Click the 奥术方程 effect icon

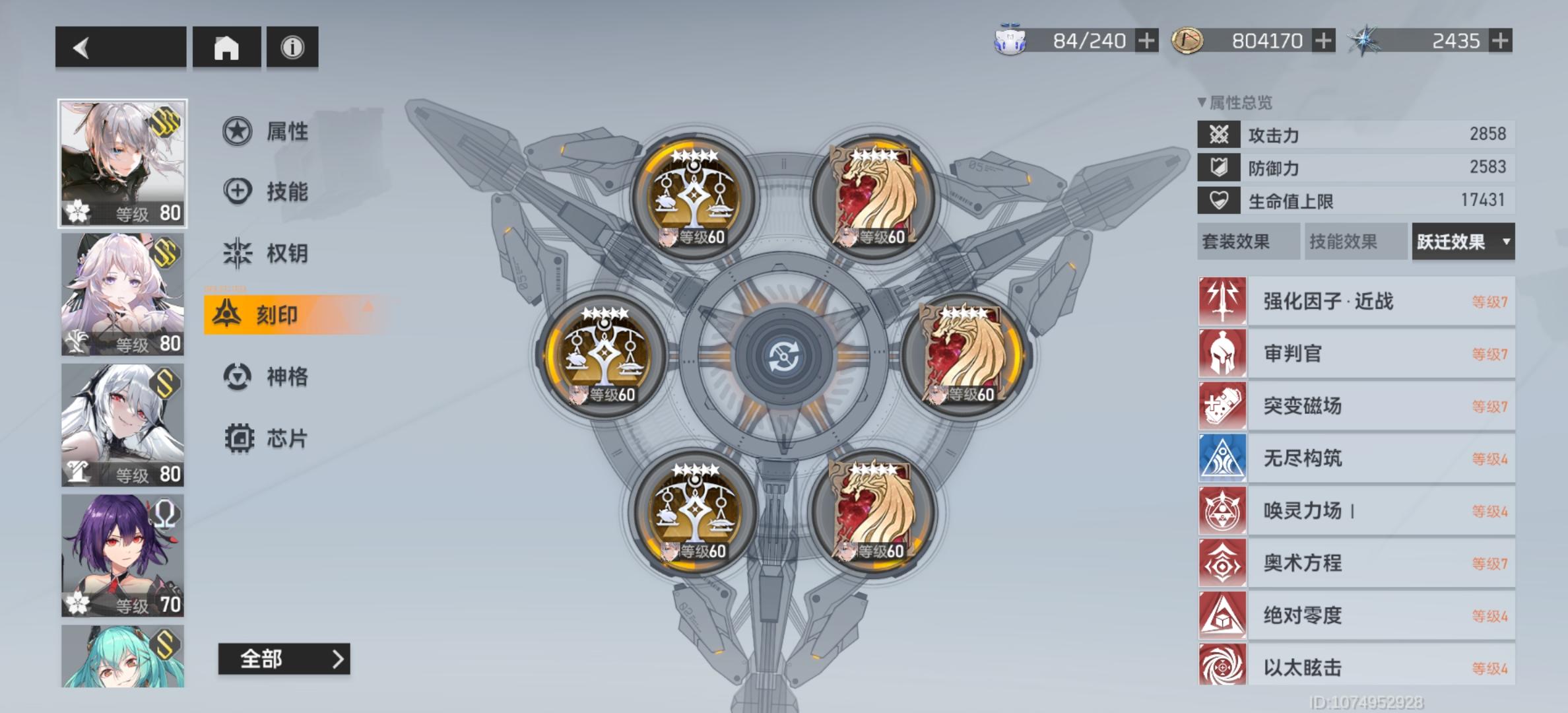click(x=1222, y=563)
